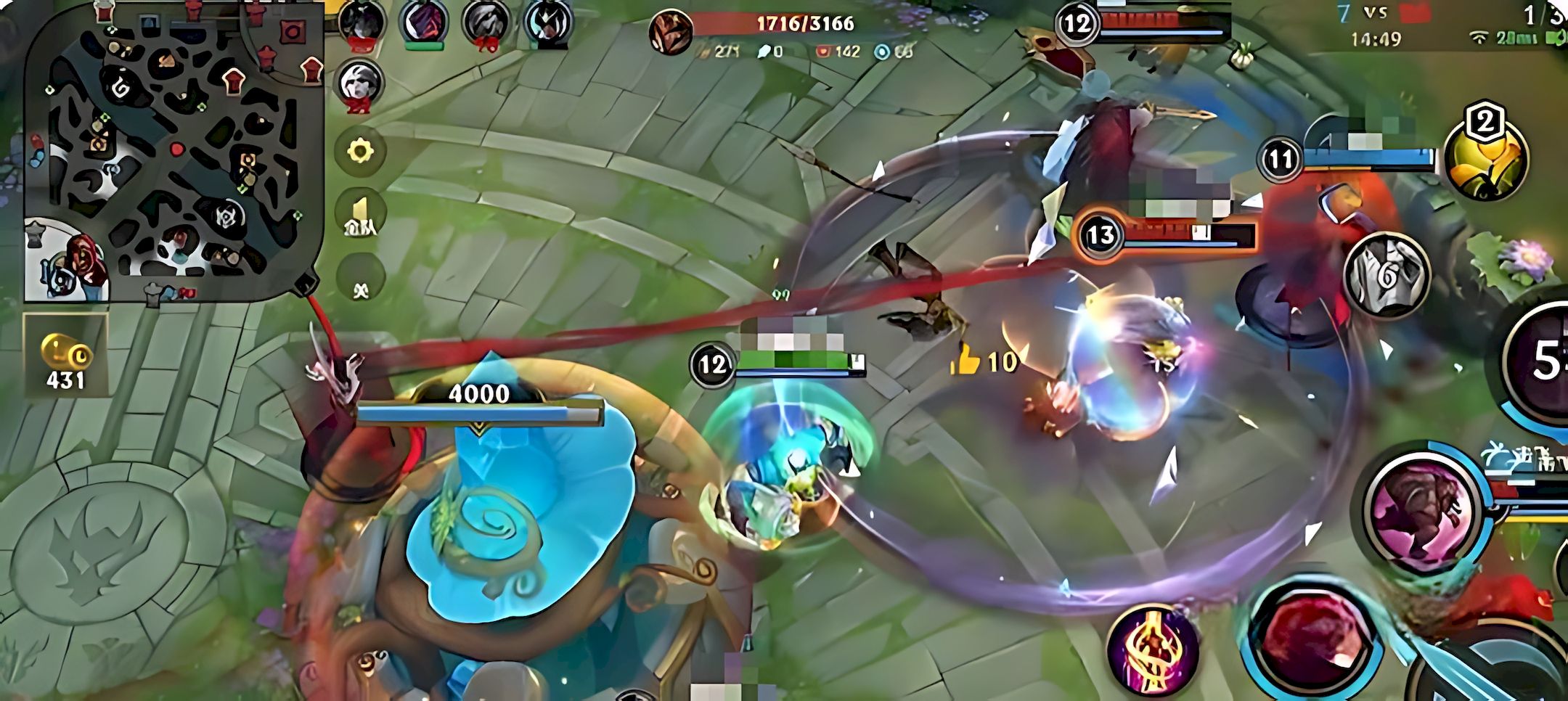Hit the sword basic attack button
Image resolution: width=1568 pixels, height=701 pixels.
click(1510, 675)
